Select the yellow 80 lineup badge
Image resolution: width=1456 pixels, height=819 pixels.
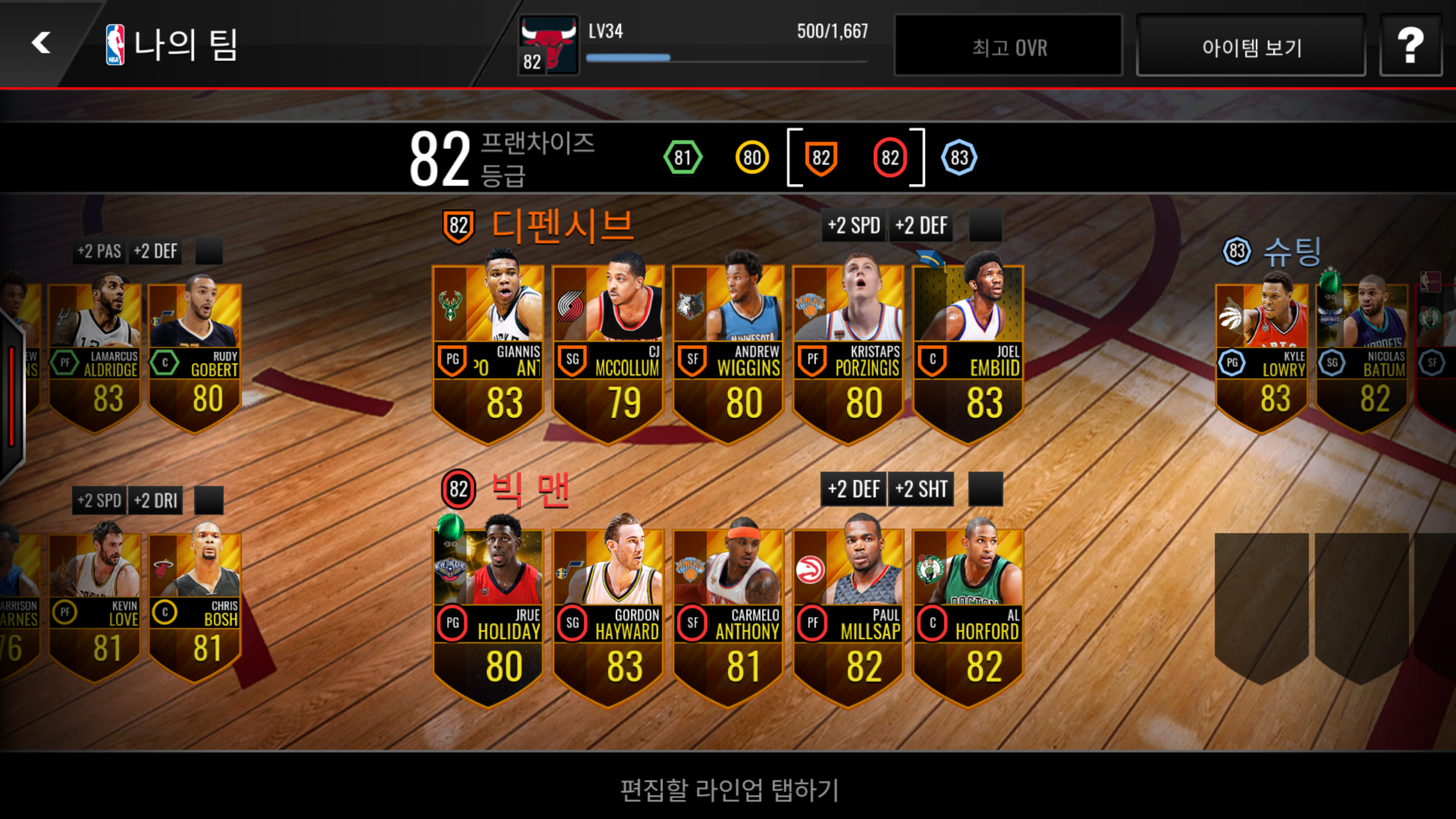(752, 158)
